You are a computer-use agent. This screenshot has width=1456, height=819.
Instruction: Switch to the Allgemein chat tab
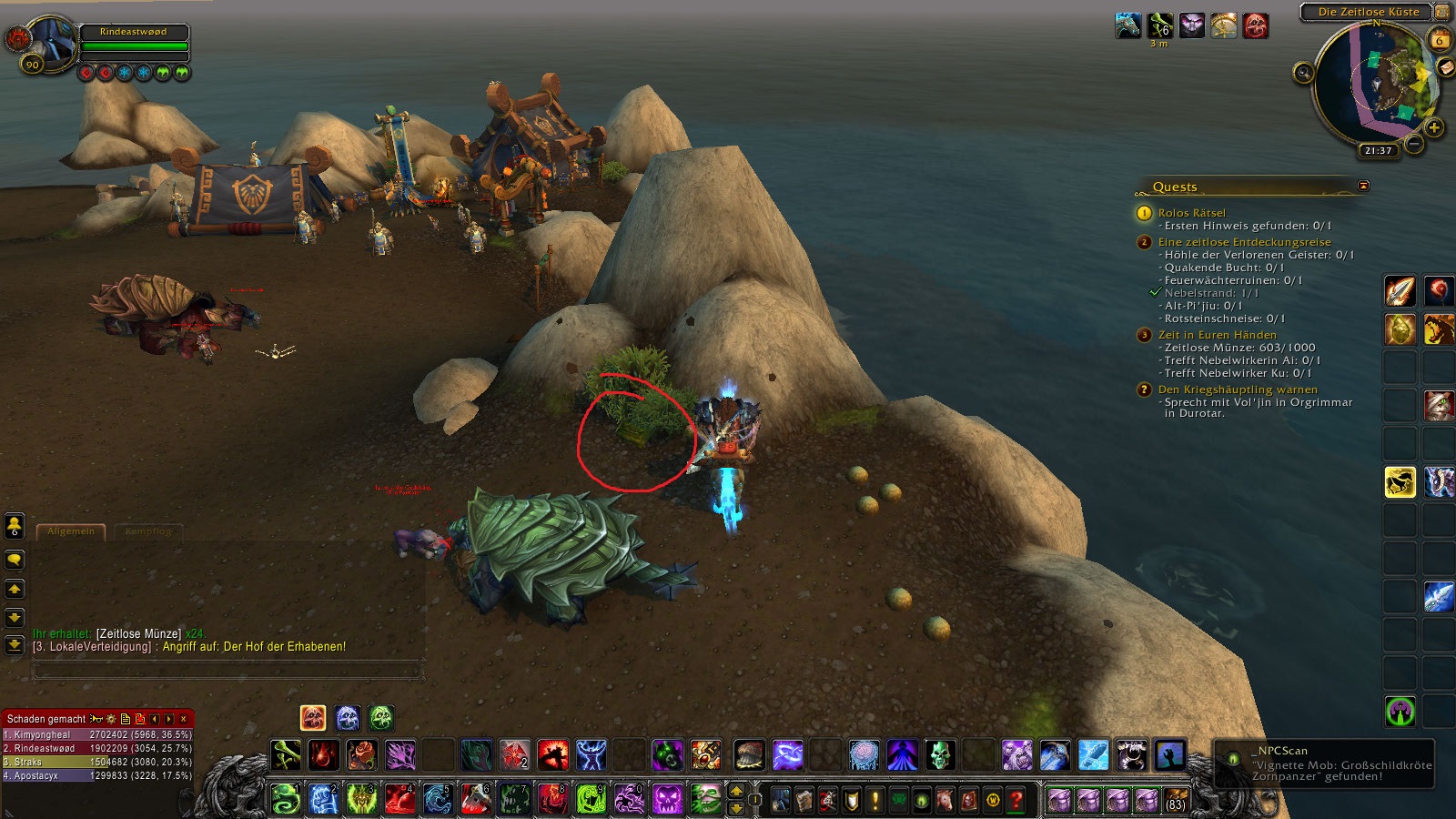[71, 531]
